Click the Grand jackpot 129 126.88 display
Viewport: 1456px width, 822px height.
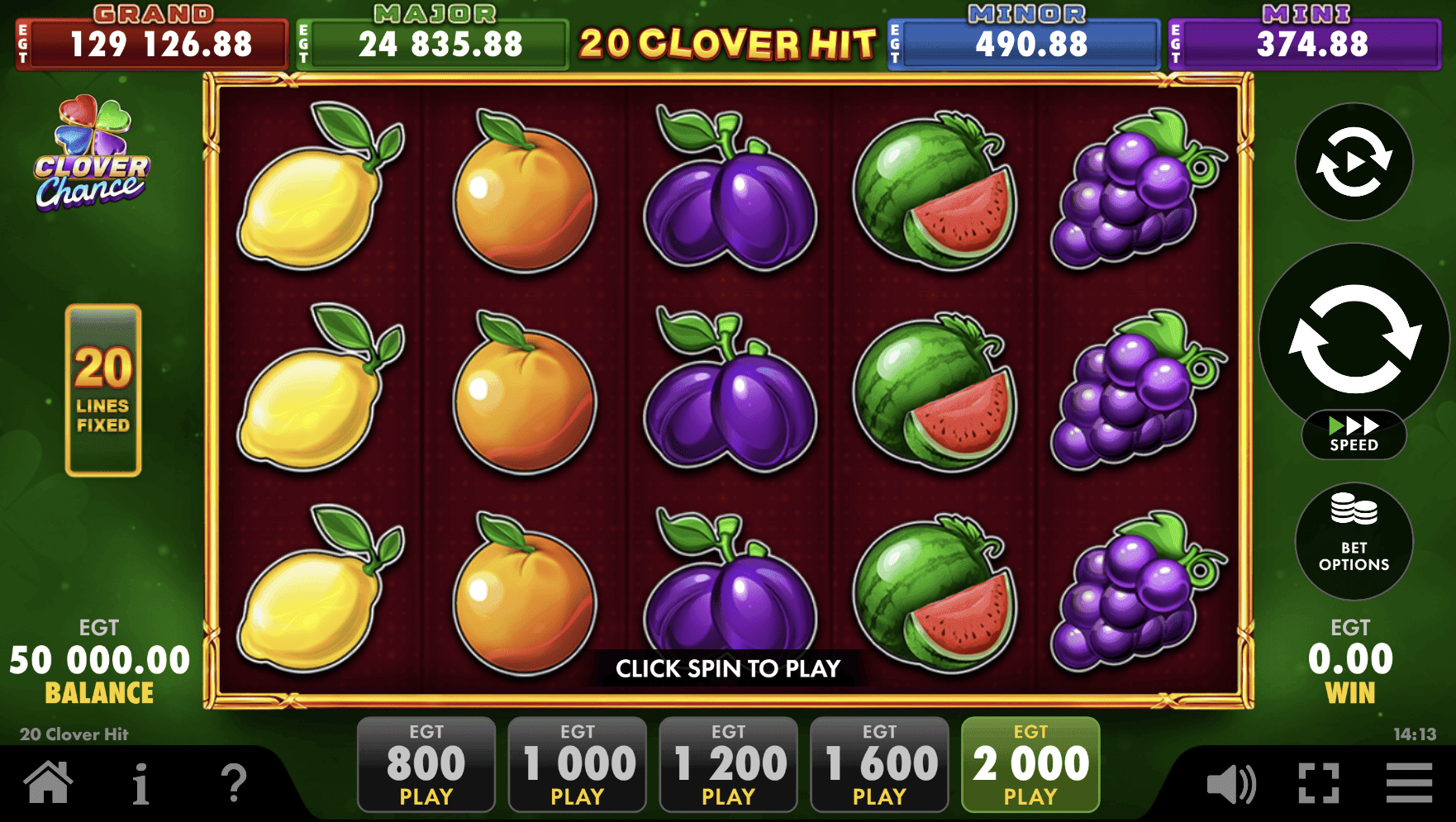click(x=152, y=37)
